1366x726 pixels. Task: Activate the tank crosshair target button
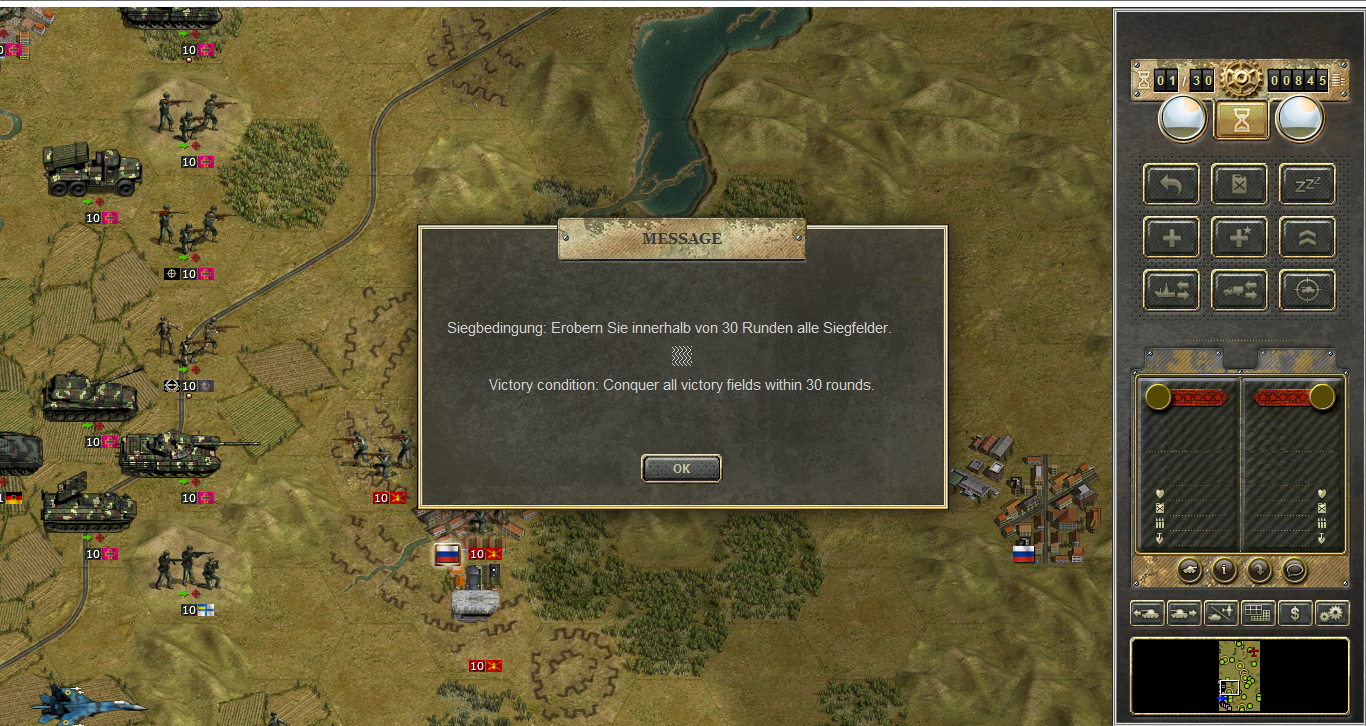(x=1307, y=290)
